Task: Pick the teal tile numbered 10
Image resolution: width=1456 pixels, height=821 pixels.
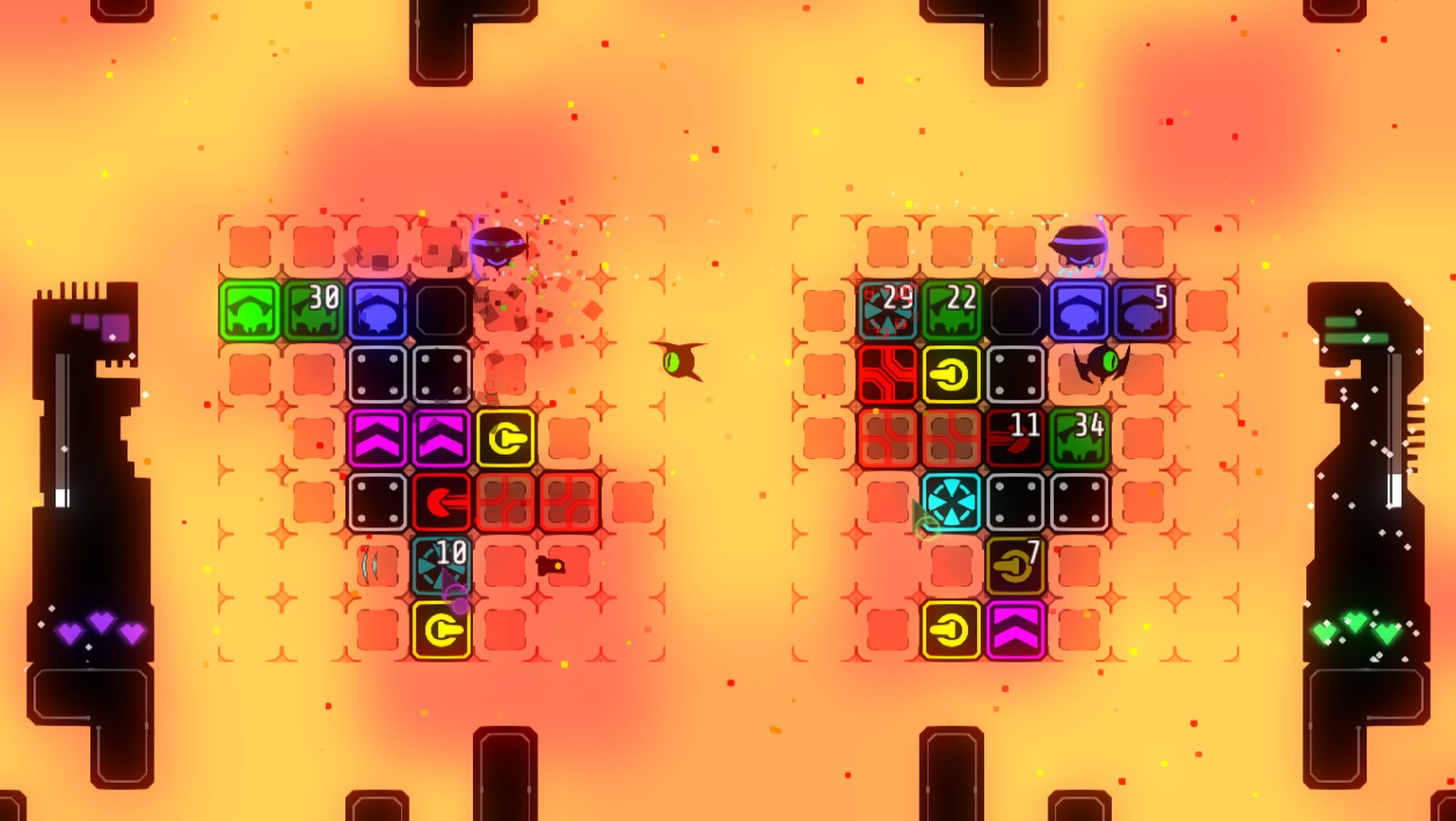Action: pyautogui.click(x=442, y=565)
